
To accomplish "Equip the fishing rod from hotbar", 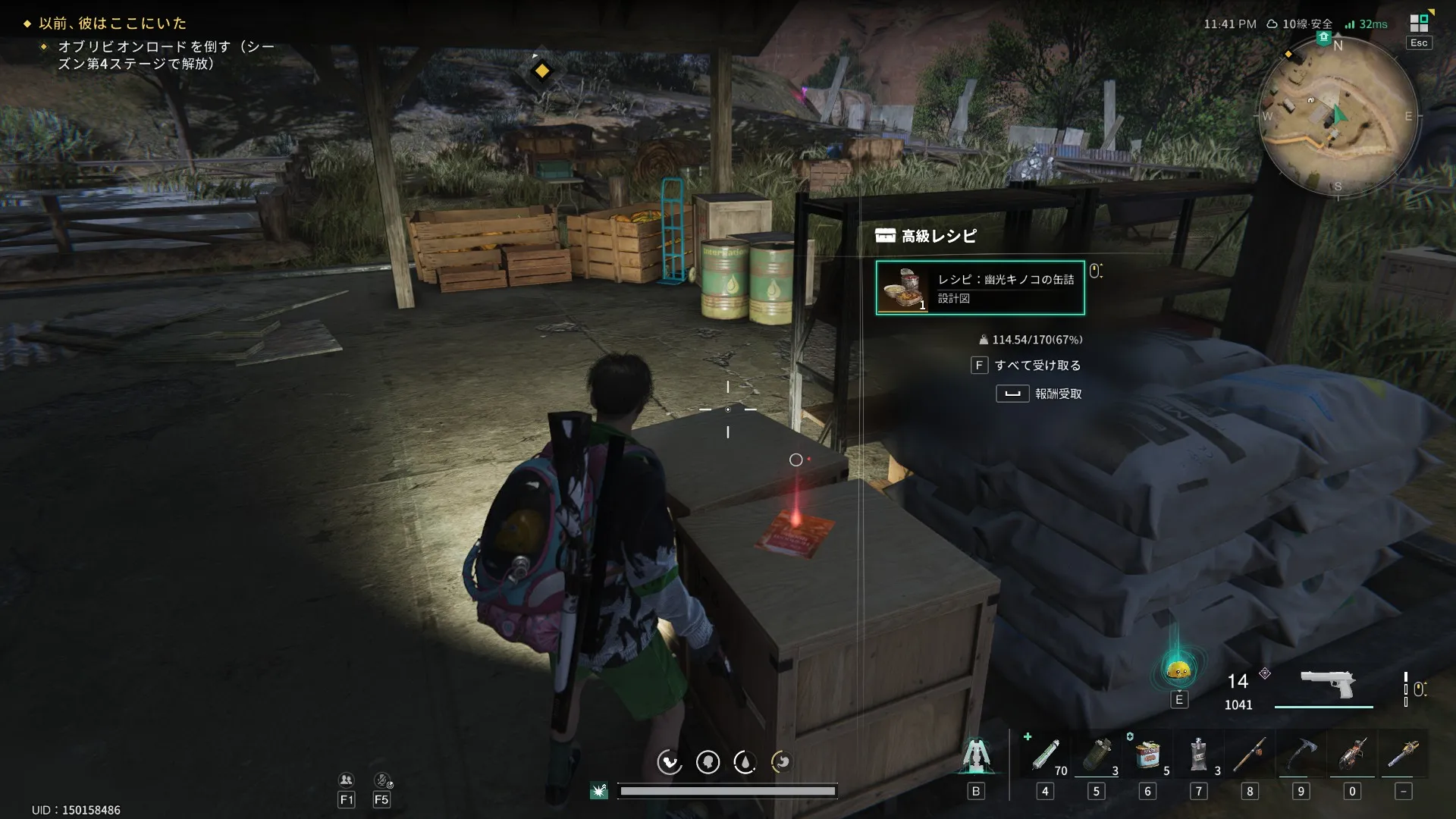I will [x=1250, y=755].
